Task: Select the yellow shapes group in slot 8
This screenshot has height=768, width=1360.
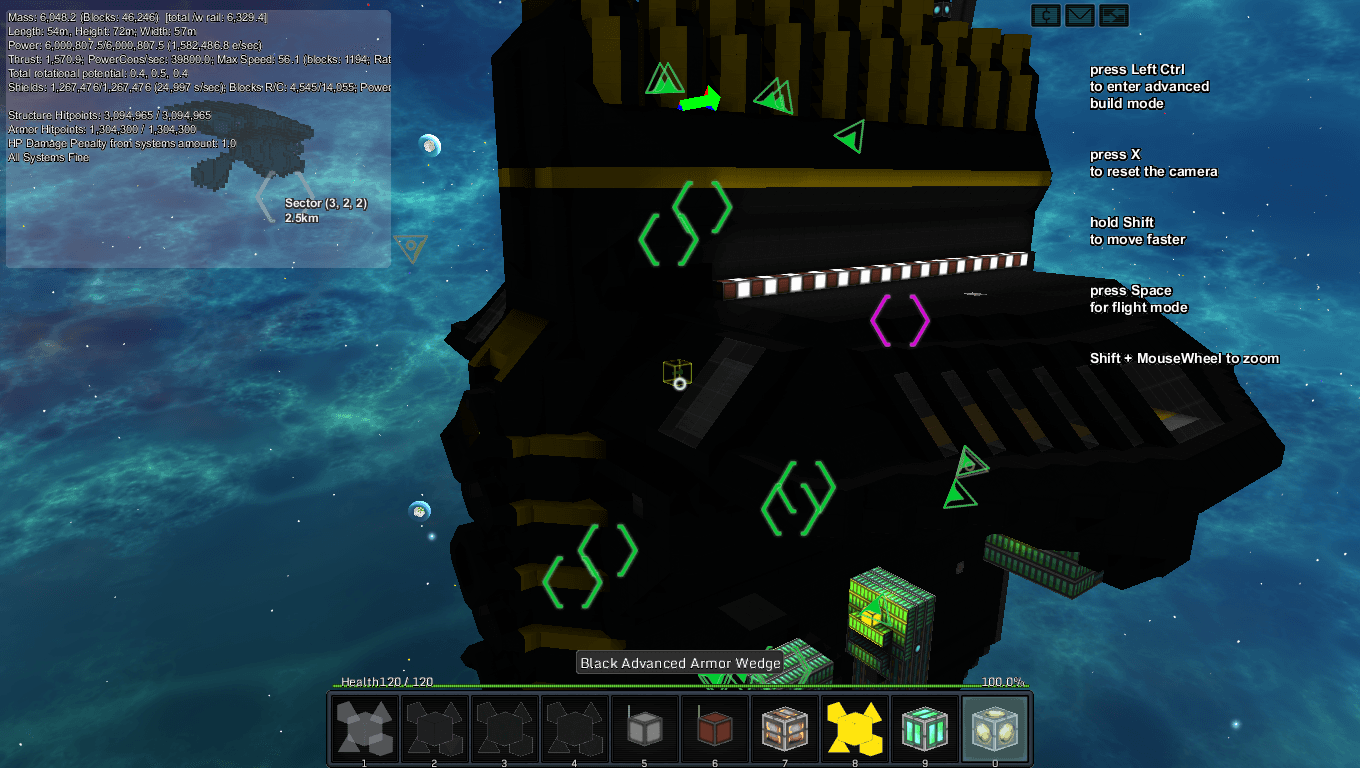Action: (854, 728)
